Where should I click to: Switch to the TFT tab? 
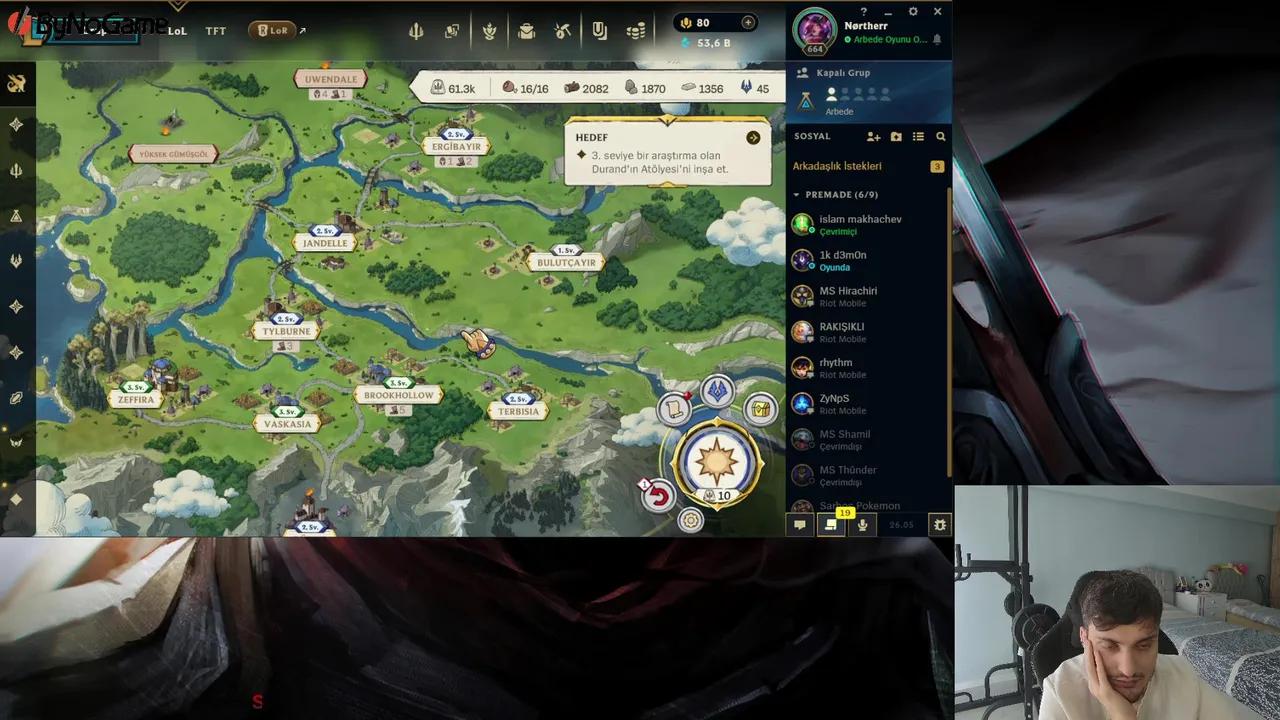click(215, 31)
